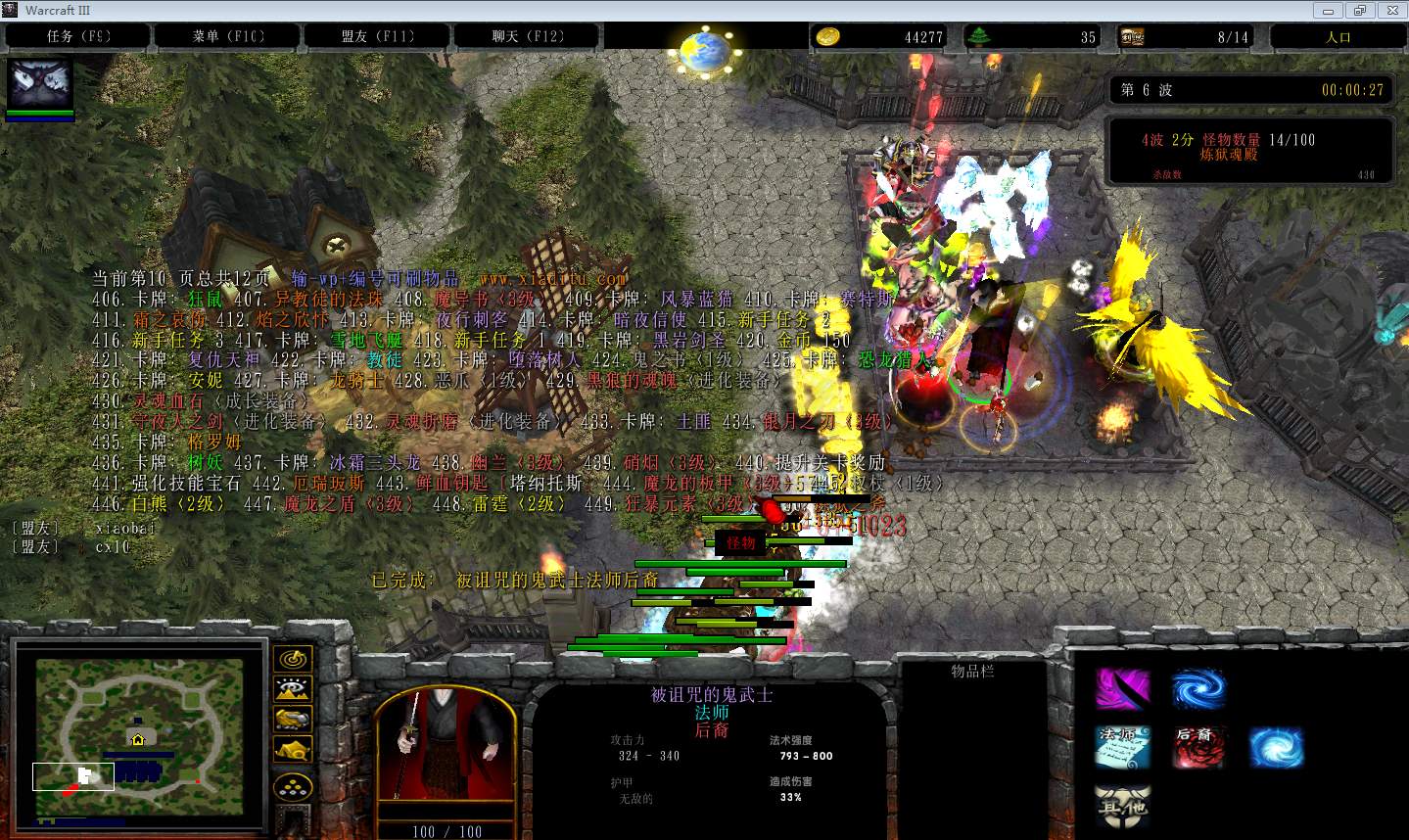Click the minimap
The image size is (1409, 840).
point(139,729)
